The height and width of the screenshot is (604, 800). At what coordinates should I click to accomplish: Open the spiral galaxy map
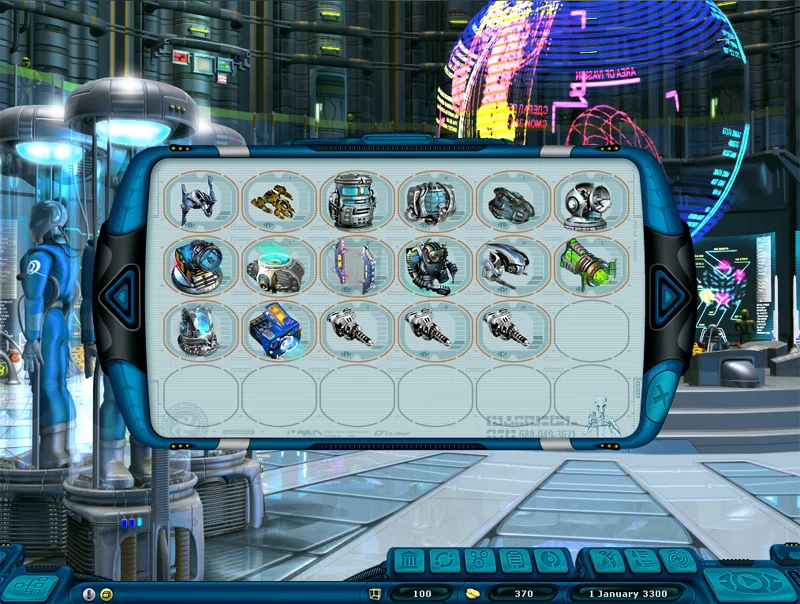(676, 562)
